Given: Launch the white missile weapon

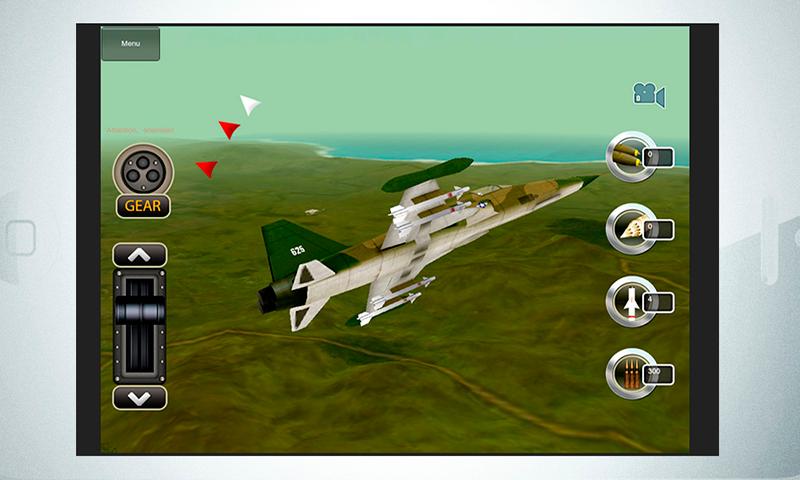Looking at the screenshot, I should pyautogui.click(x=632, y=301).
